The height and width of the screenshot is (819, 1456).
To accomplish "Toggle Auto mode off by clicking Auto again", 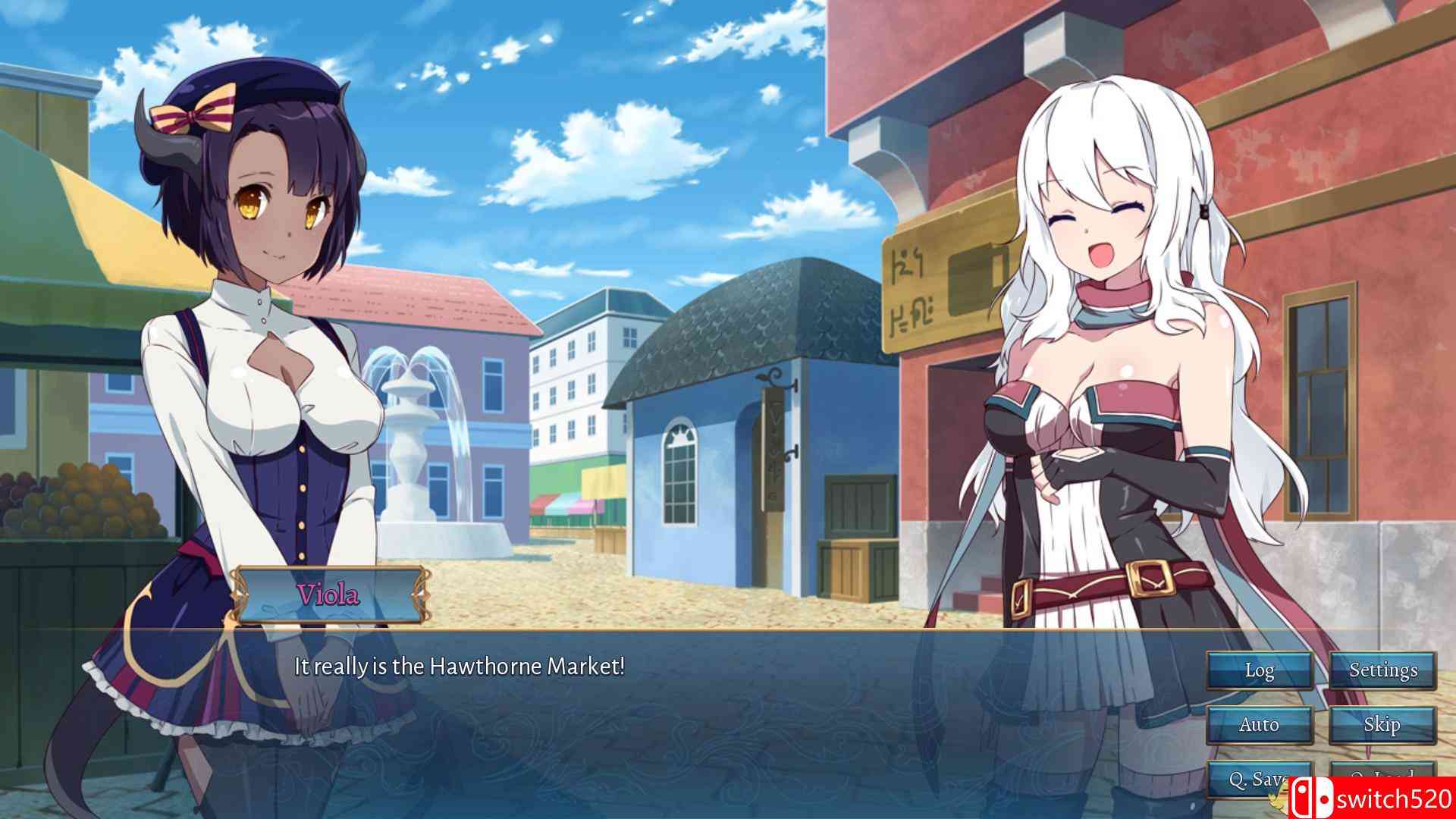I will pos(1259,724).
